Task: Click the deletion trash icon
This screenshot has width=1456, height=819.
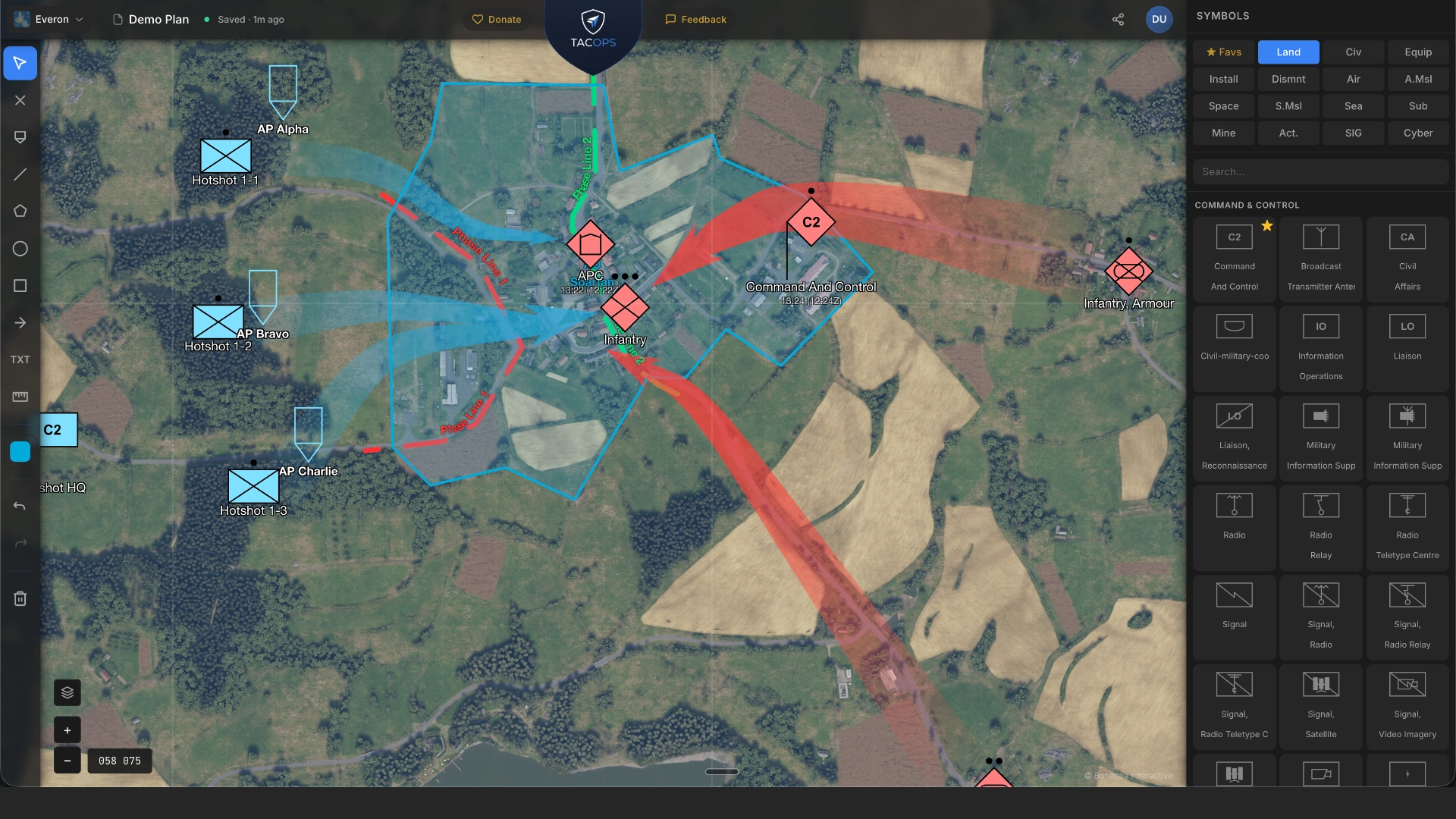Action: click(20, 598)
